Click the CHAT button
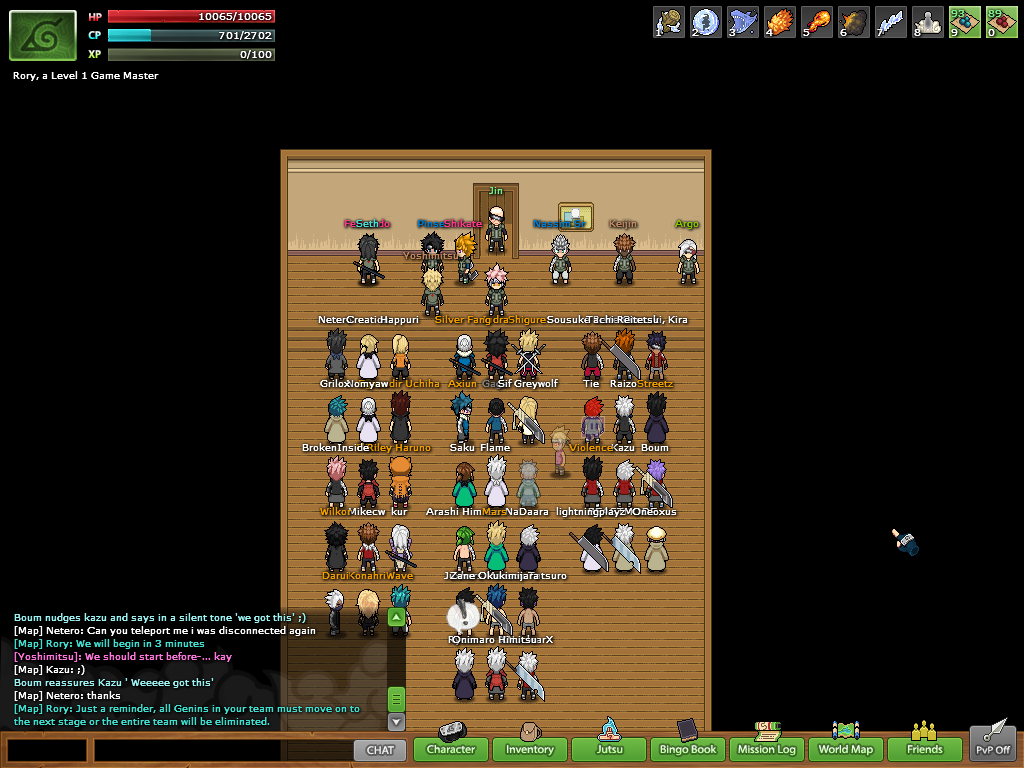The height and width of the screenshot is (768, 1024). point(380,749)
